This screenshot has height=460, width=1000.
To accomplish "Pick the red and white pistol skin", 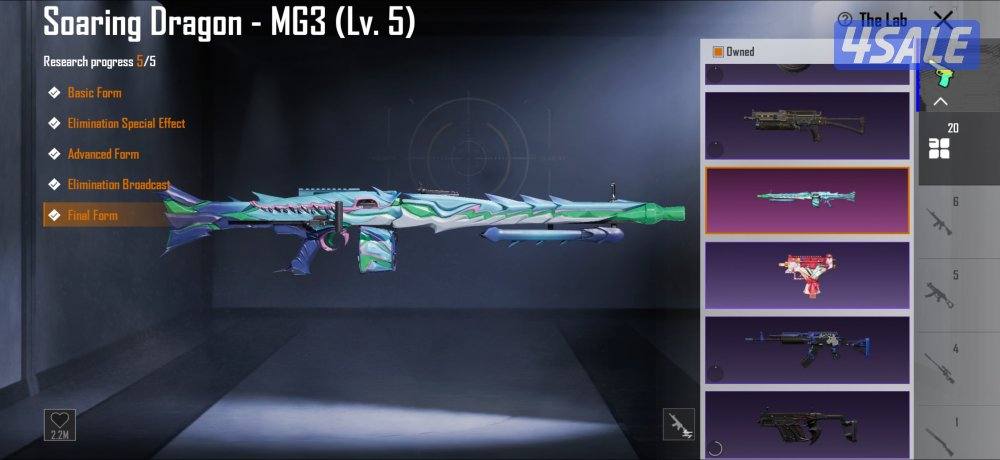I will 807,274.
